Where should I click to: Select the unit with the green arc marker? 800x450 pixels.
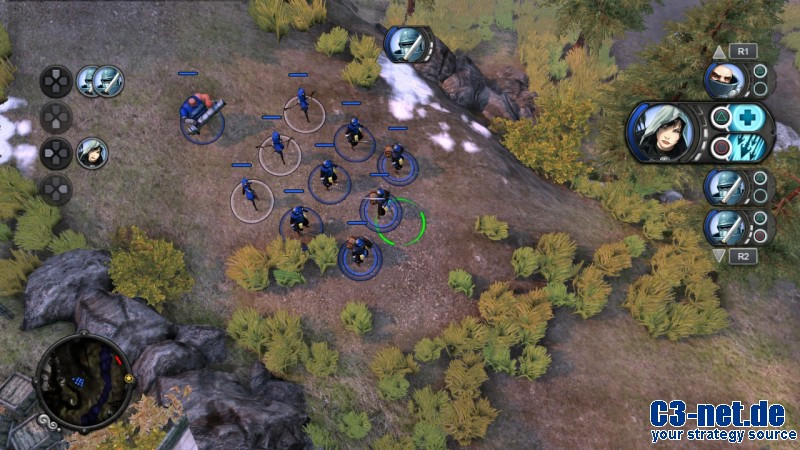click(382, 210)
